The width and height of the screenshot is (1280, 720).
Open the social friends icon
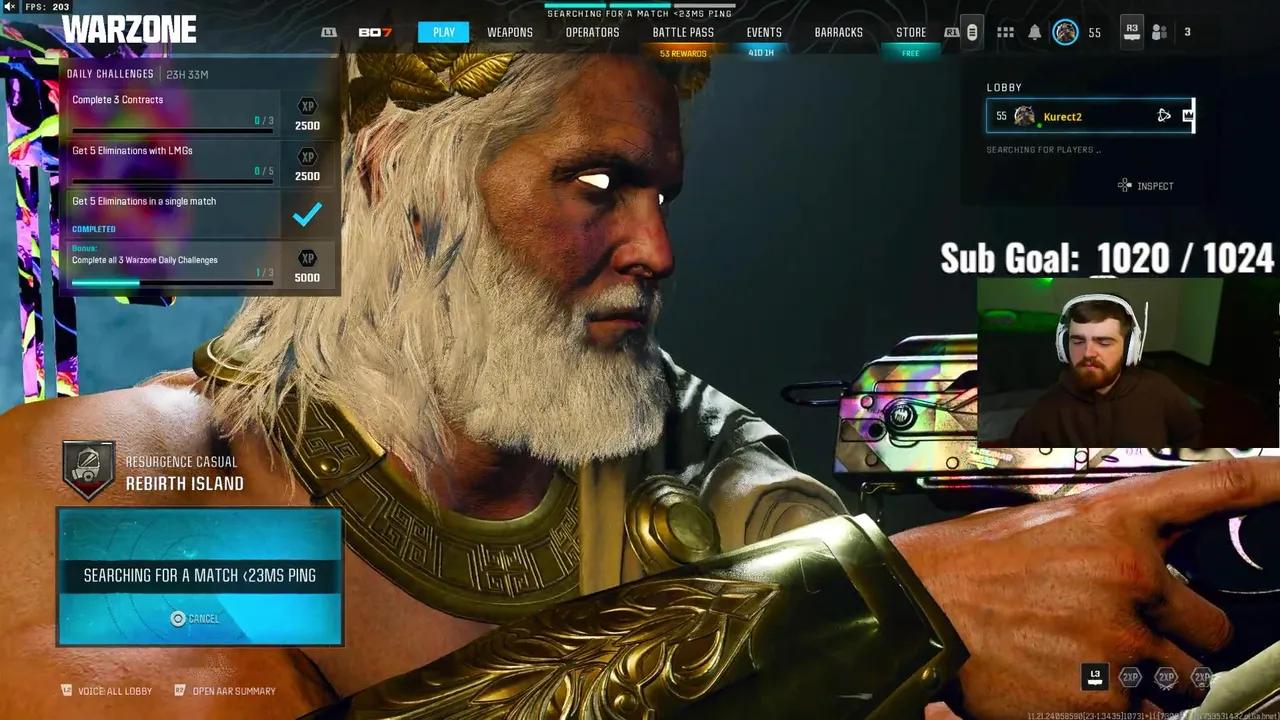[x=1160, y=32]
